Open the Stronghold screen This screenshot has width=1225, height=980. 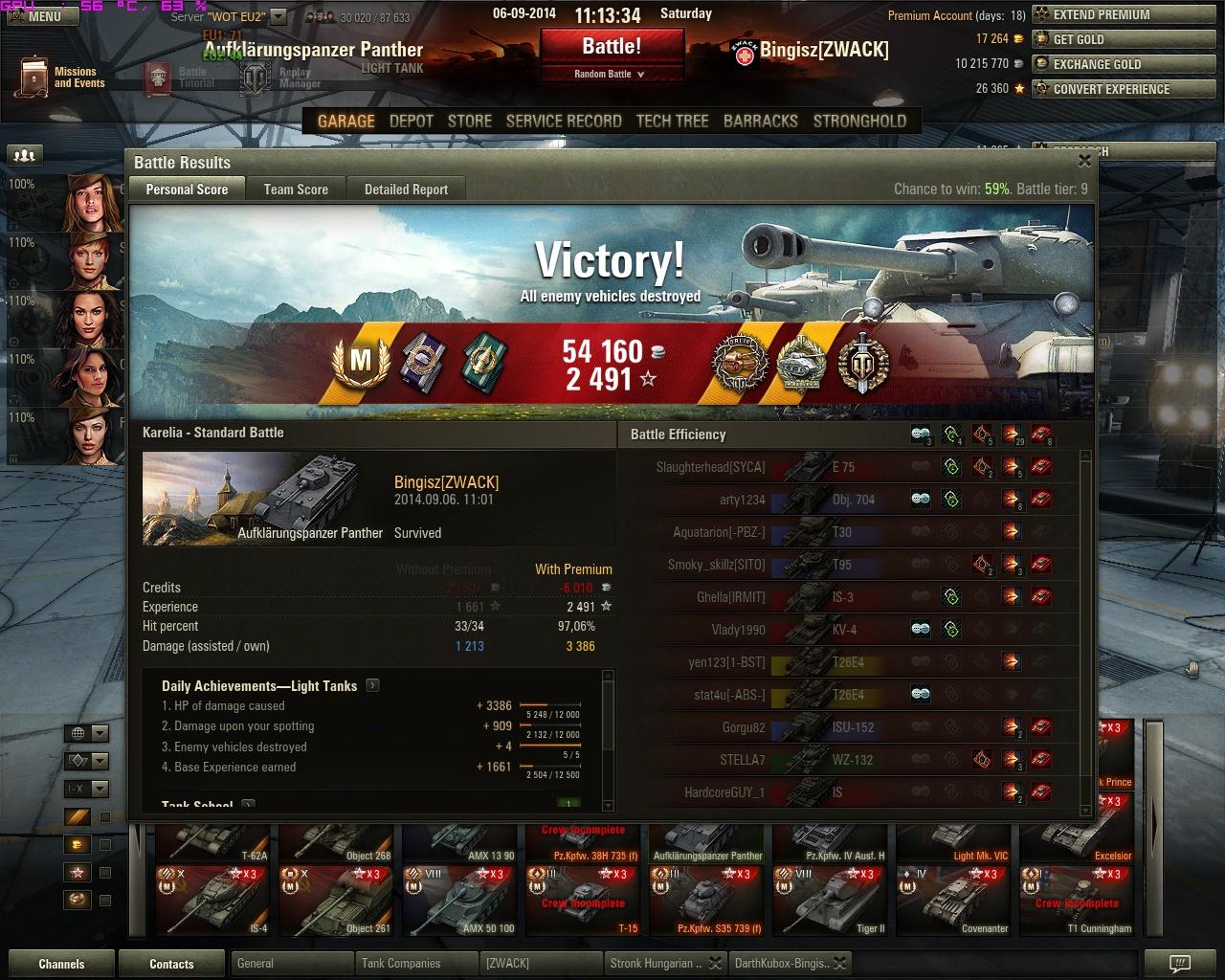[859, 121]
